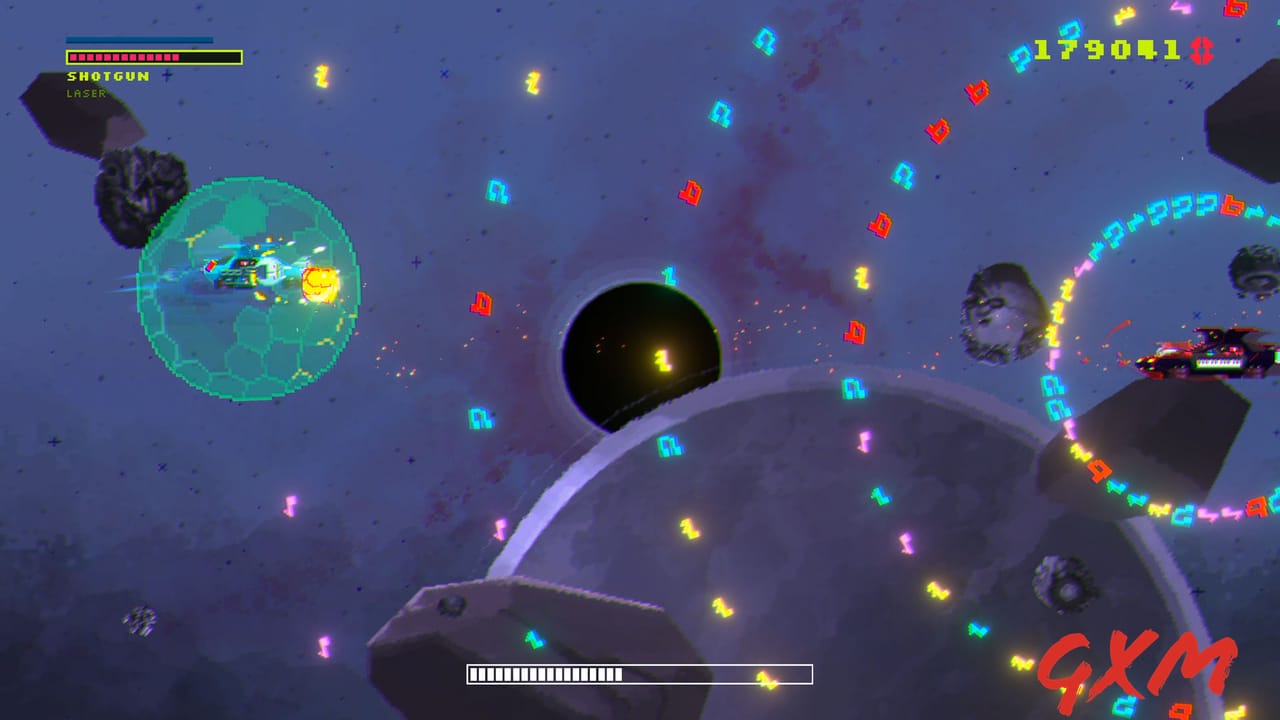Open the score counter display
This screenshot has height=720, width=1280.
pyautogui.click(x=1105, y=50)
